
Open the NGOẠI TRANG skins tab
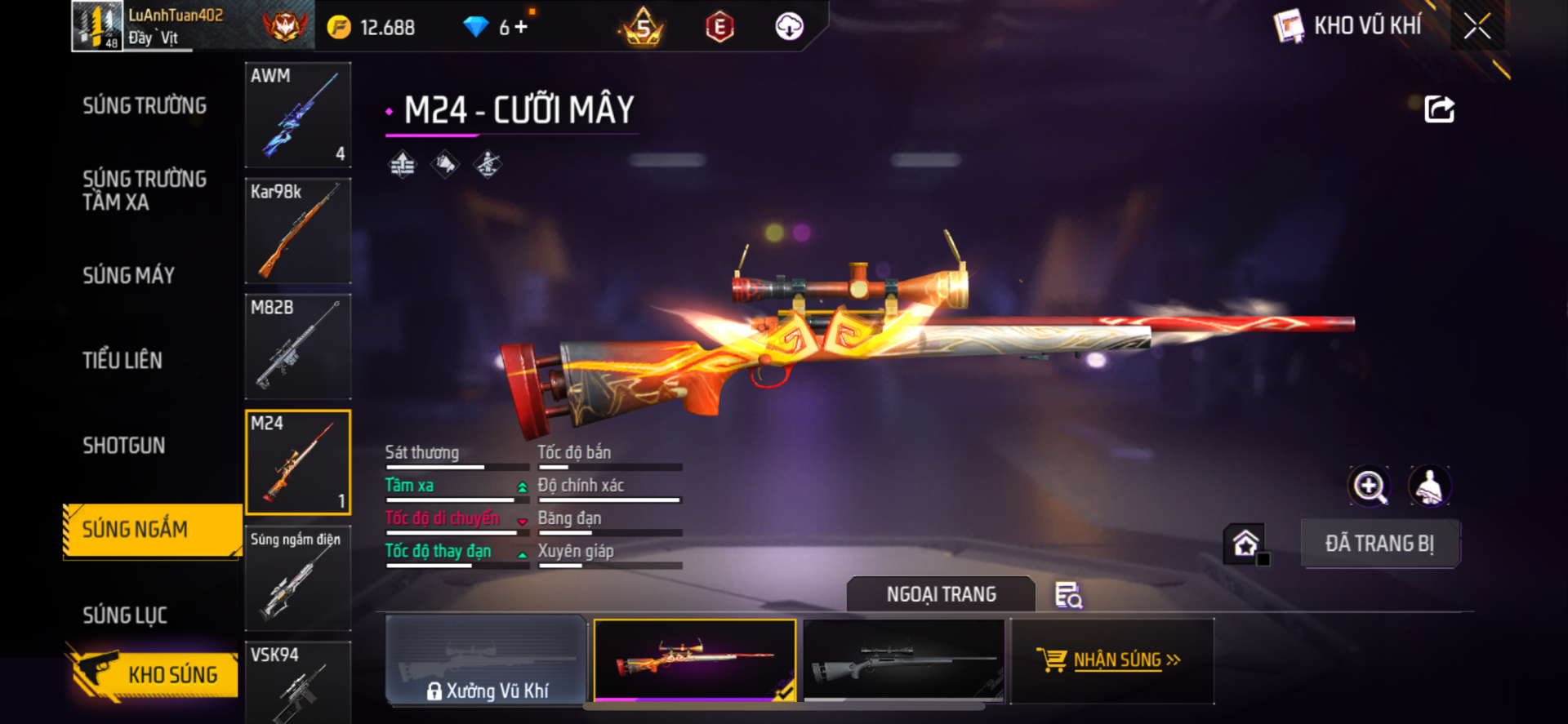[x=941, y=594]
